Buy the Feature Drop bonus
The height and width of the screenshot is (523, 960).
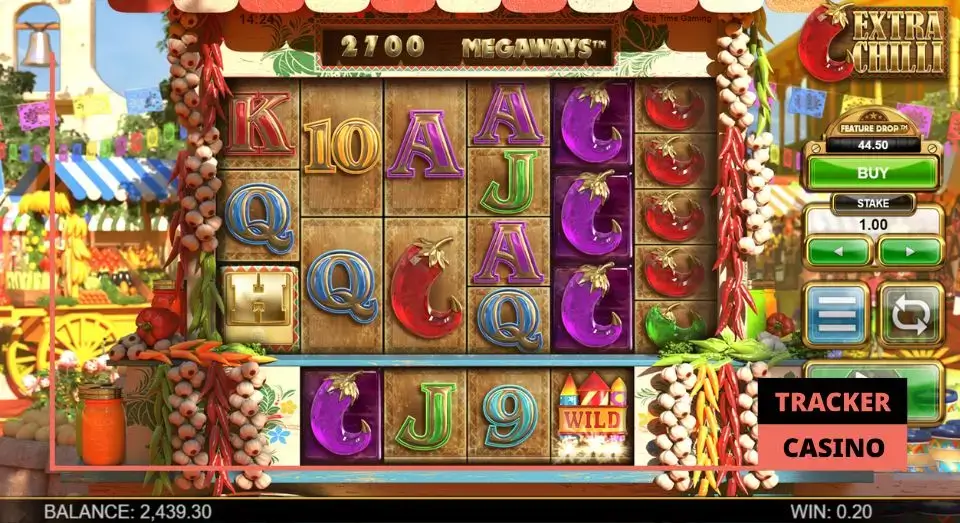[873, 173]
